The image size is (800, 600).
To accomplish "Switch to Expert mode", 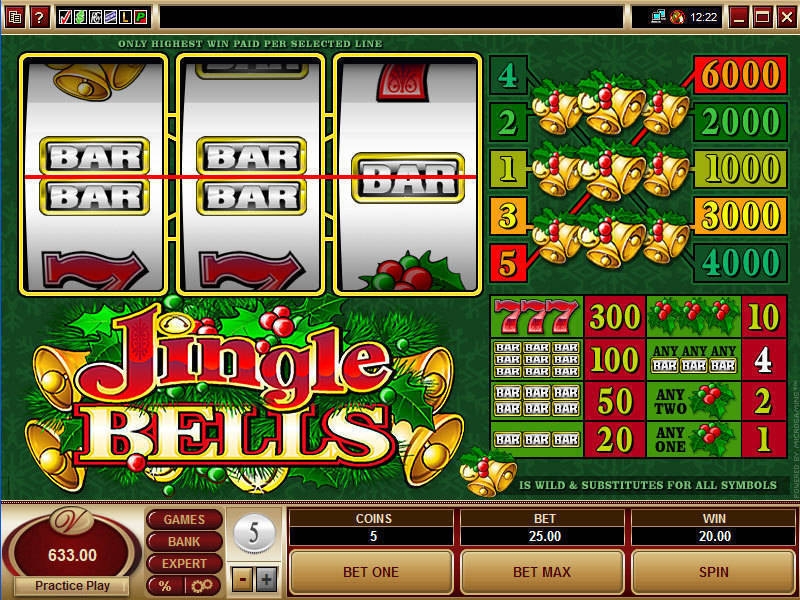I will tap(184, 564).
